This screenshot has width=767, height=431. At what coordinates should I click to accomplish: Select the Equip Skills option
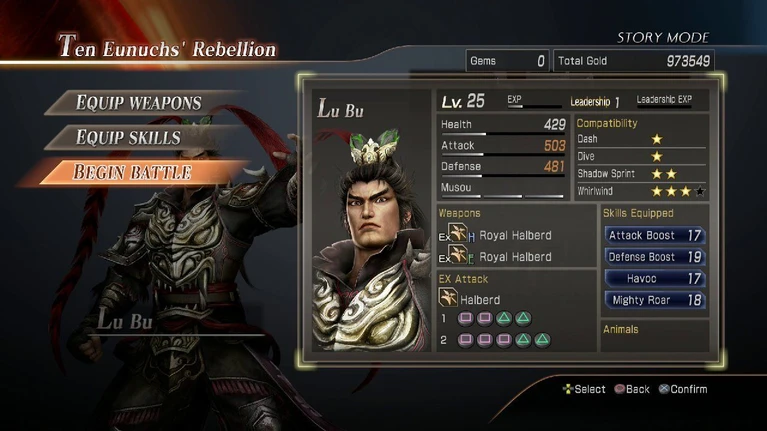point(128,137)
